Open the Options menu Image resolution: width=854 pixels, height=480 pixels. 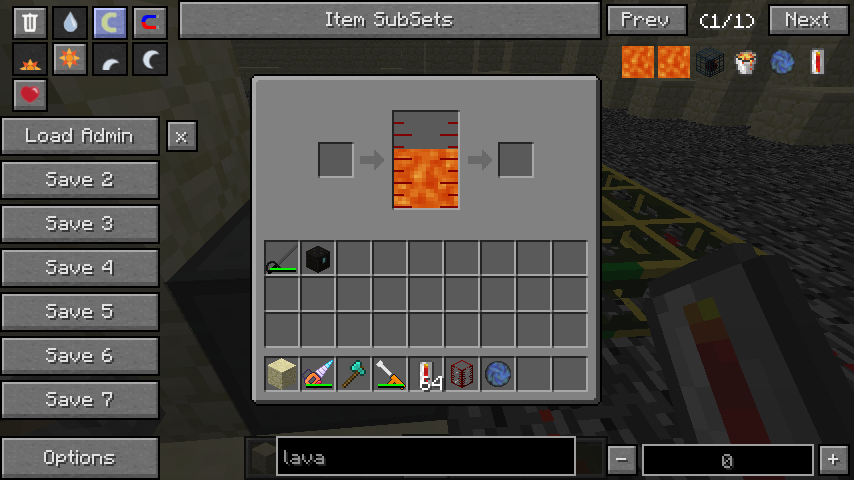point(80,458)
